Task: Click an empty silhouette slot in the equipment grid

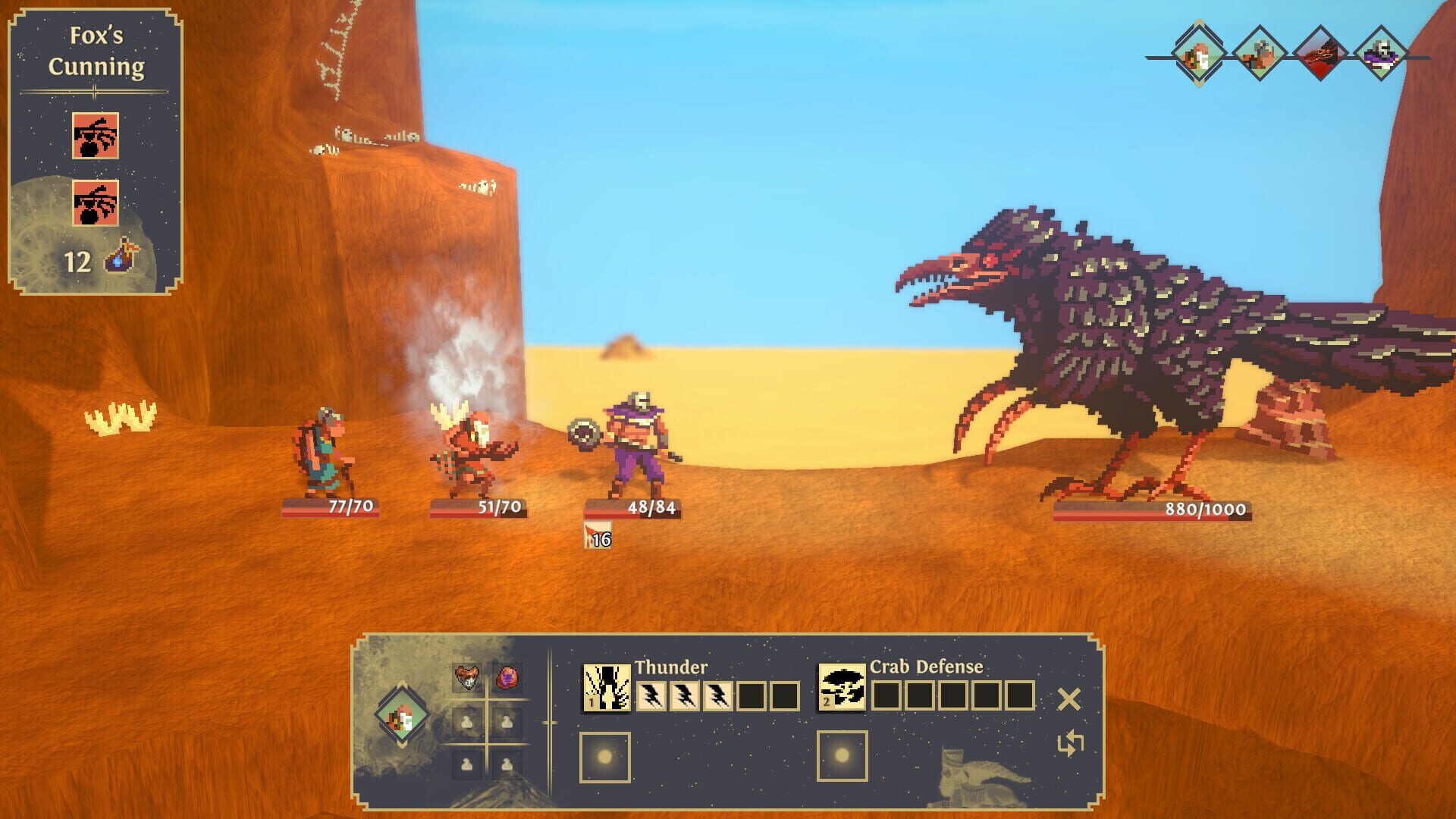Action: [x=465, y=723]
